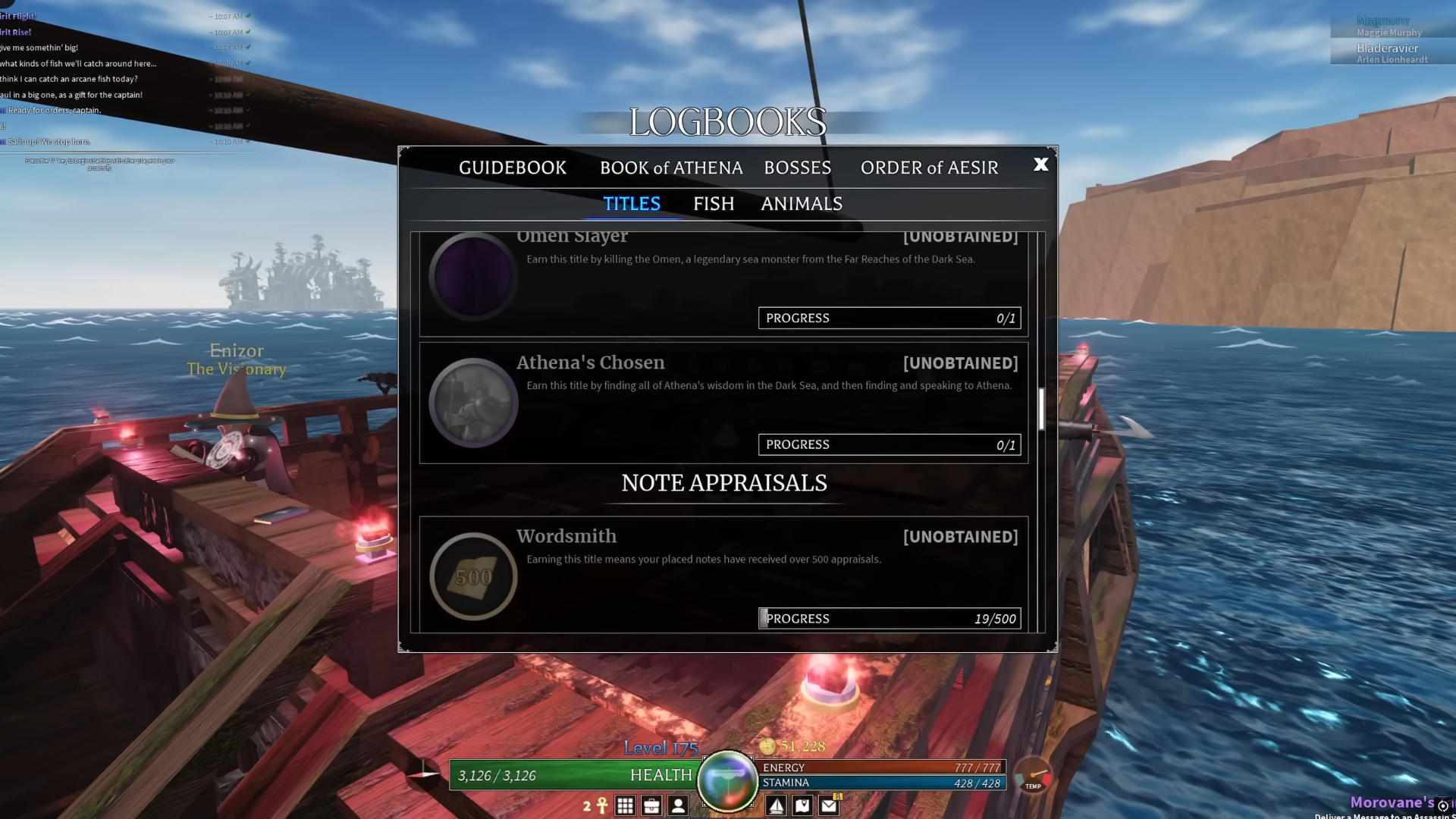
Task: Open the ORDER of AESIR section
Action: click(928, 168)
